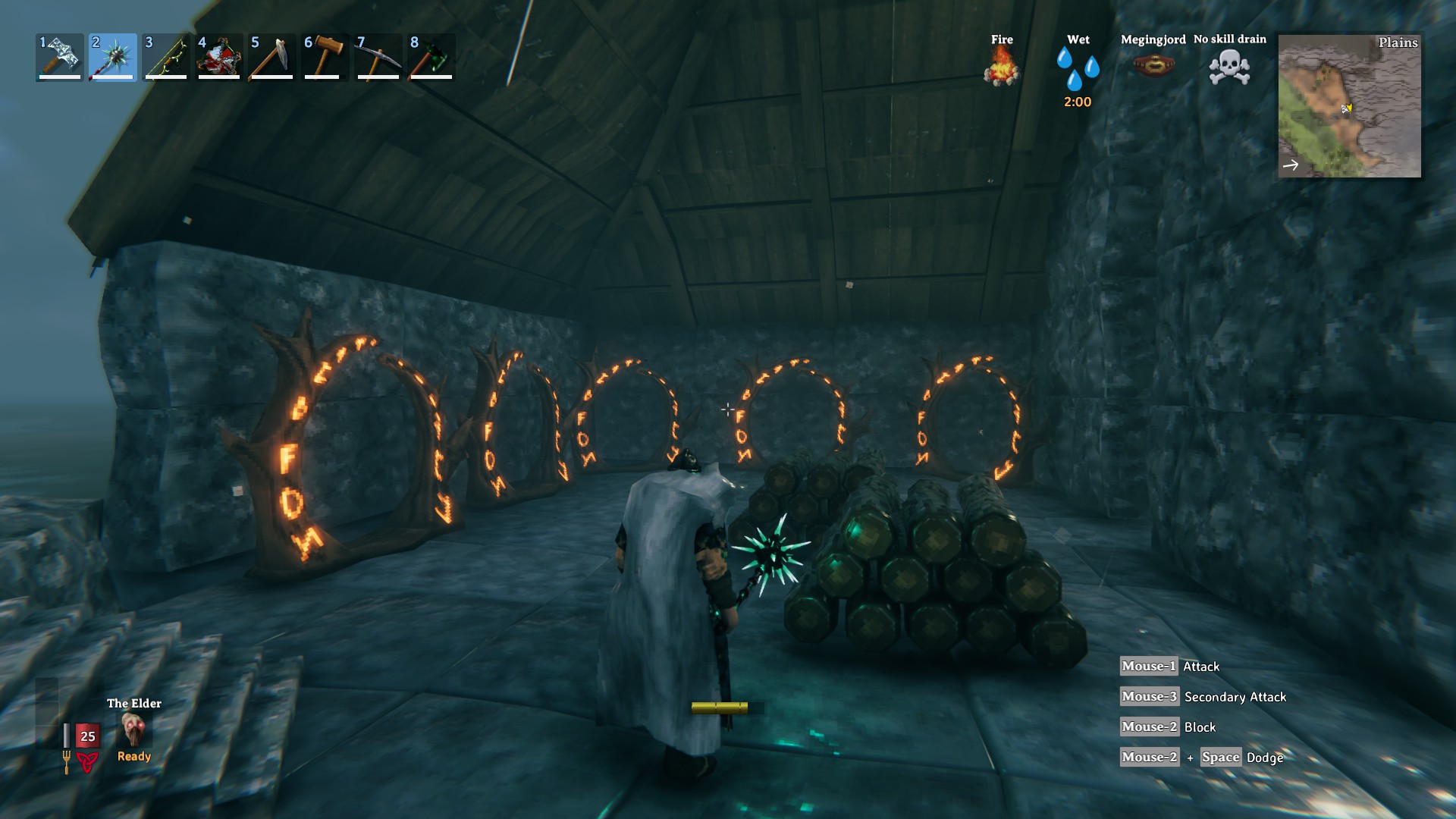This screenshot has height=819, width=1456.
Task: Equip the red and white shield
Action: coord(219,57)
